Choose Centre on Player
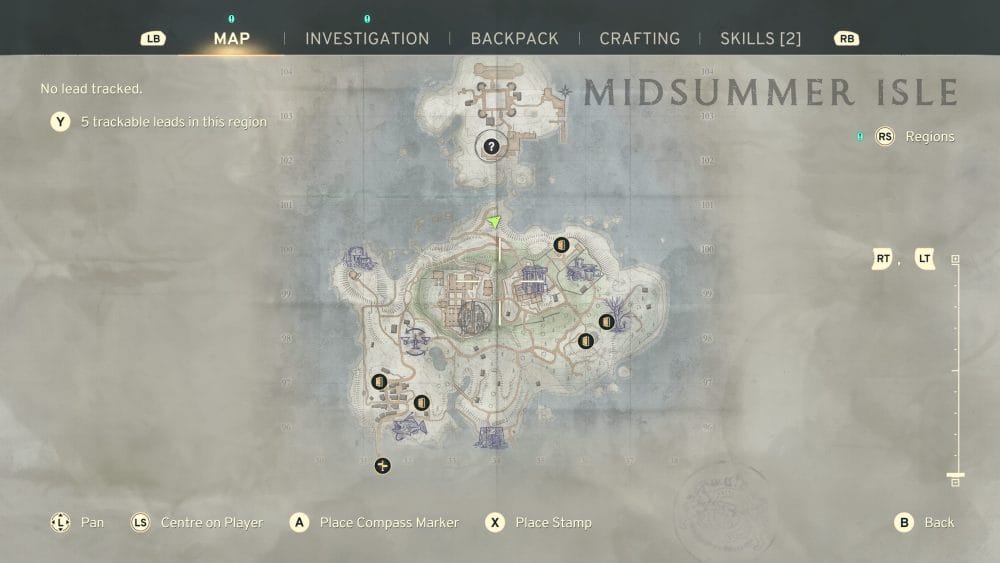The width and height of the screenshot is (1000, 563). coord(200,522)
